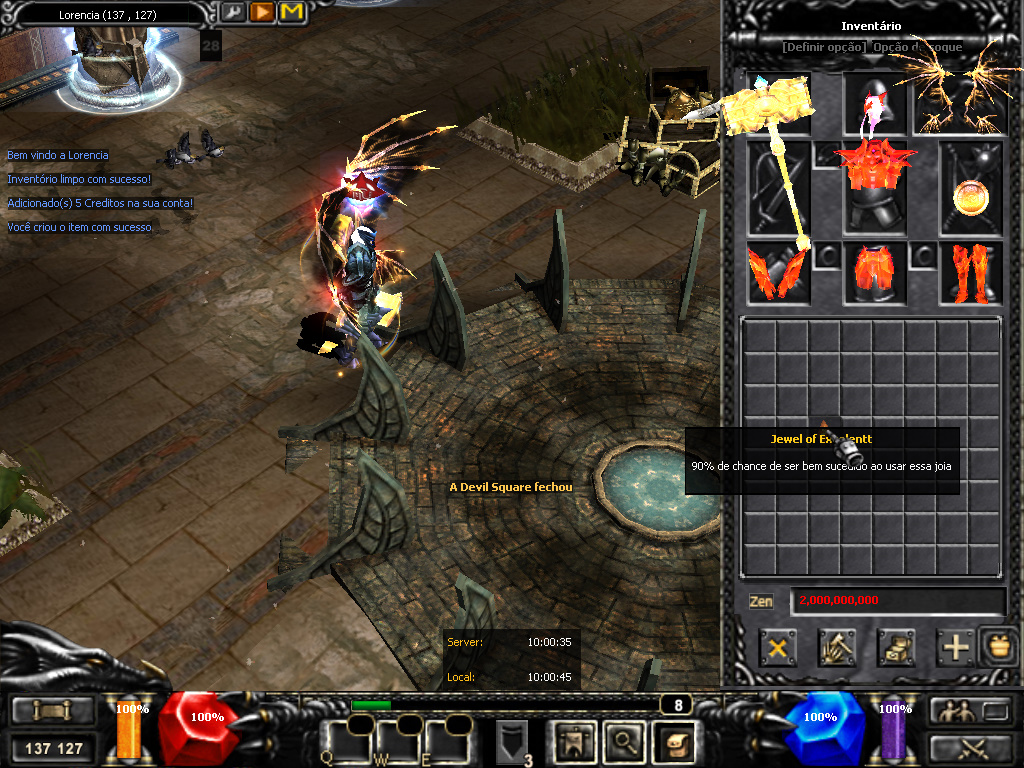Click the plus button in the inventory footer
1024x768 pixels.
(x=956, y=648)
